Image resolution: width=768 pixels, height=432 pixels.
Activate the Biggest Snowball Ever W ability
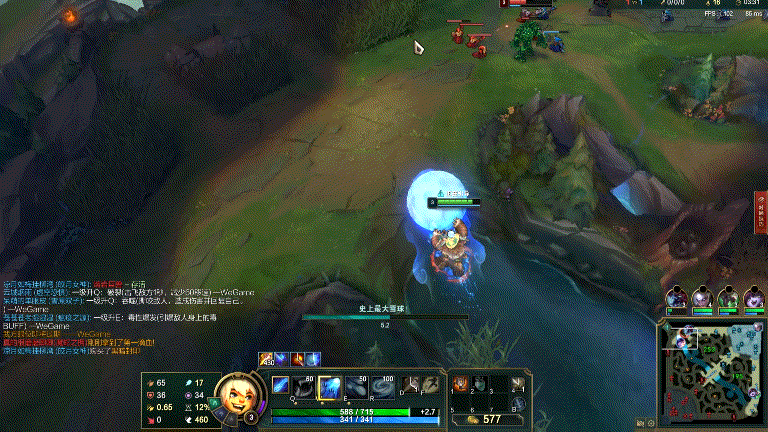pos(331,387)
